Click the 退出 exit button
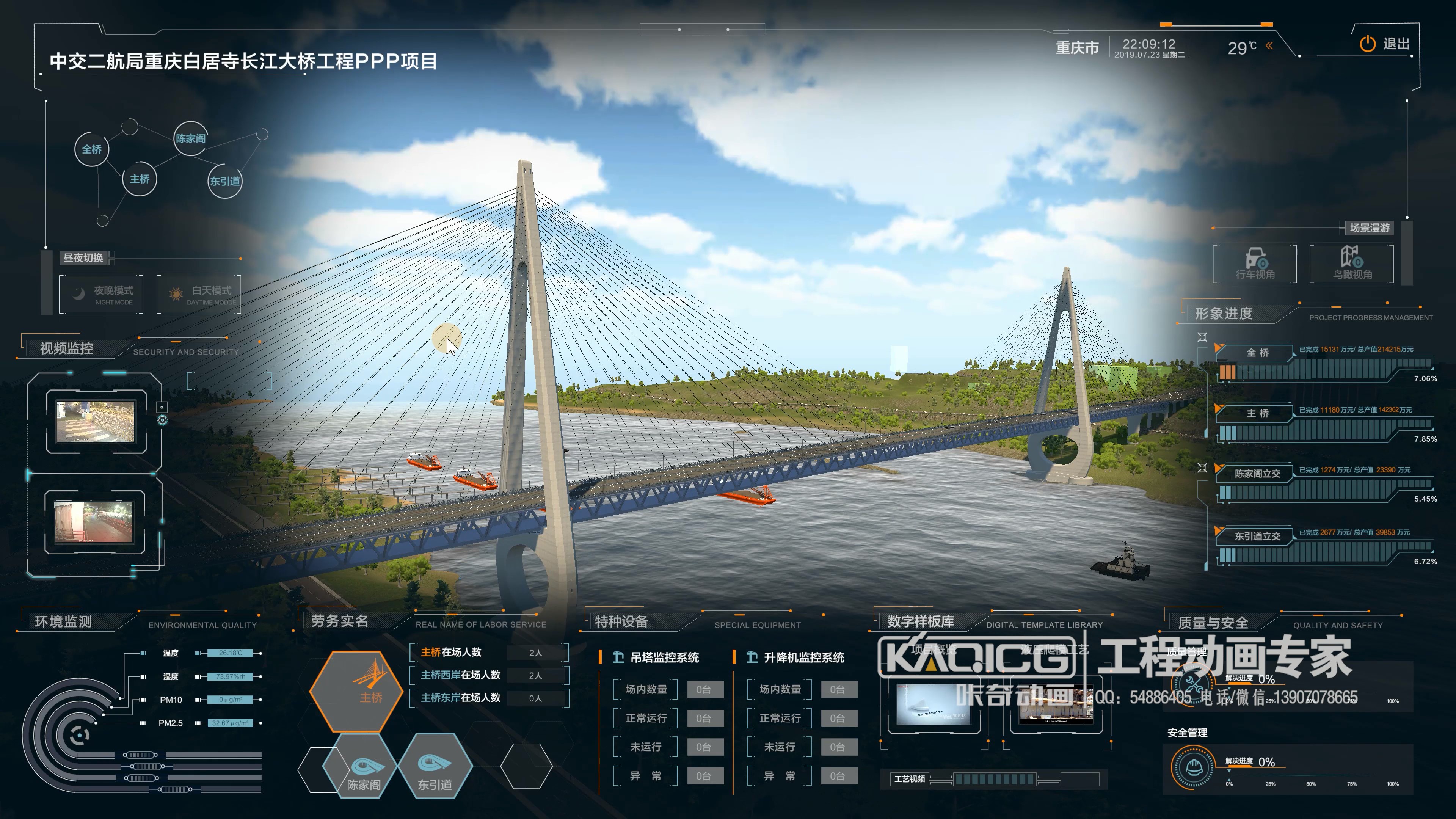 1384,44
